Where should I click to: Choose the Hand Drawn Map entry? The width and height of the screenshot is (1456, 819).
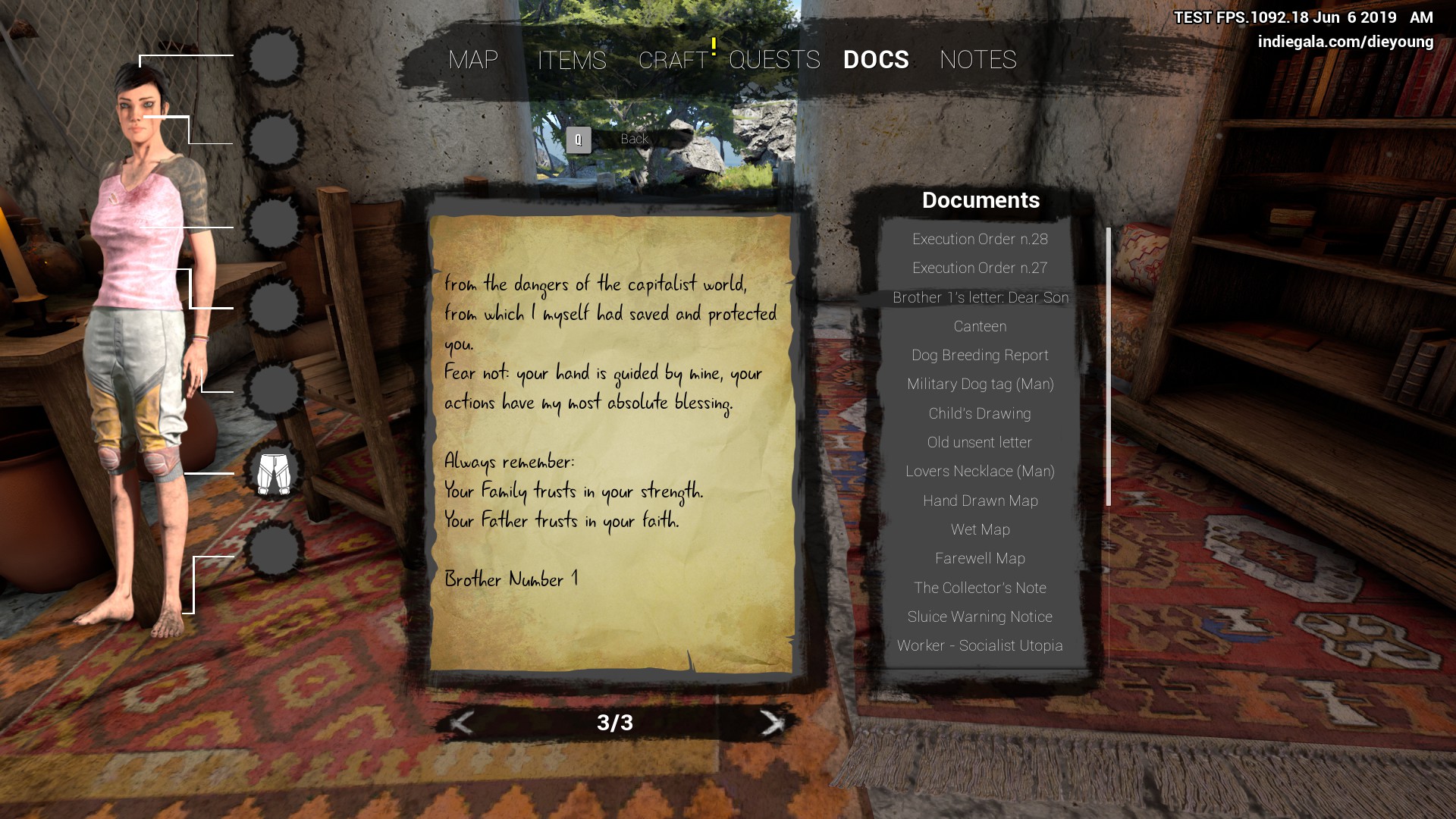tap(980, 501)
